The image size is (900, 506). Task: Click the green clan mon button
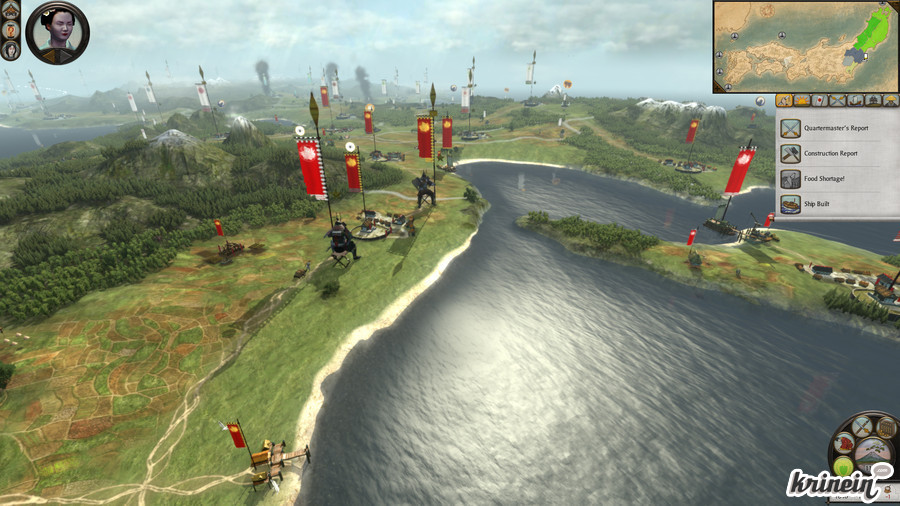[844, 467]
